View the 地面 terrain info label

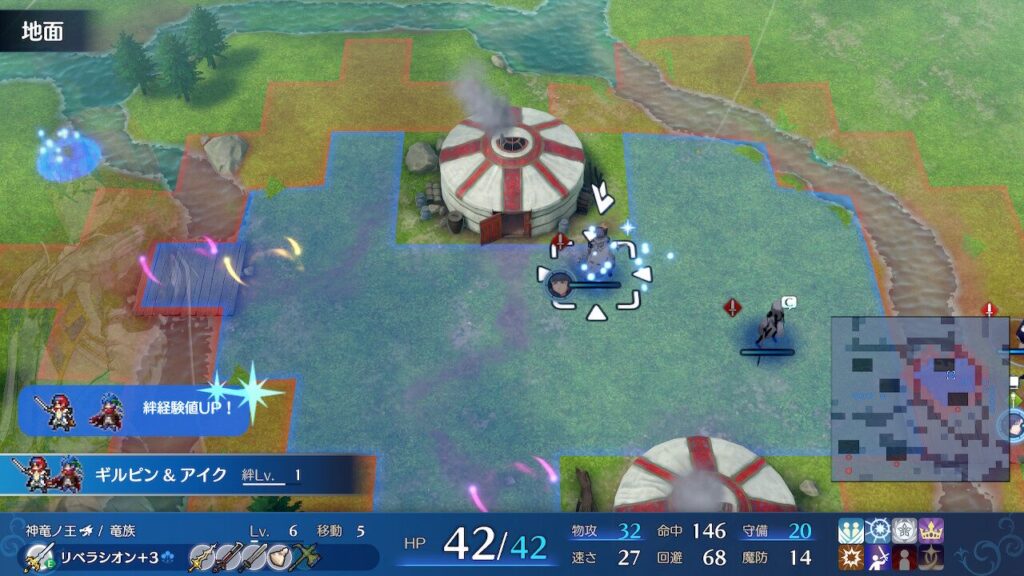[x=44, y=31]
